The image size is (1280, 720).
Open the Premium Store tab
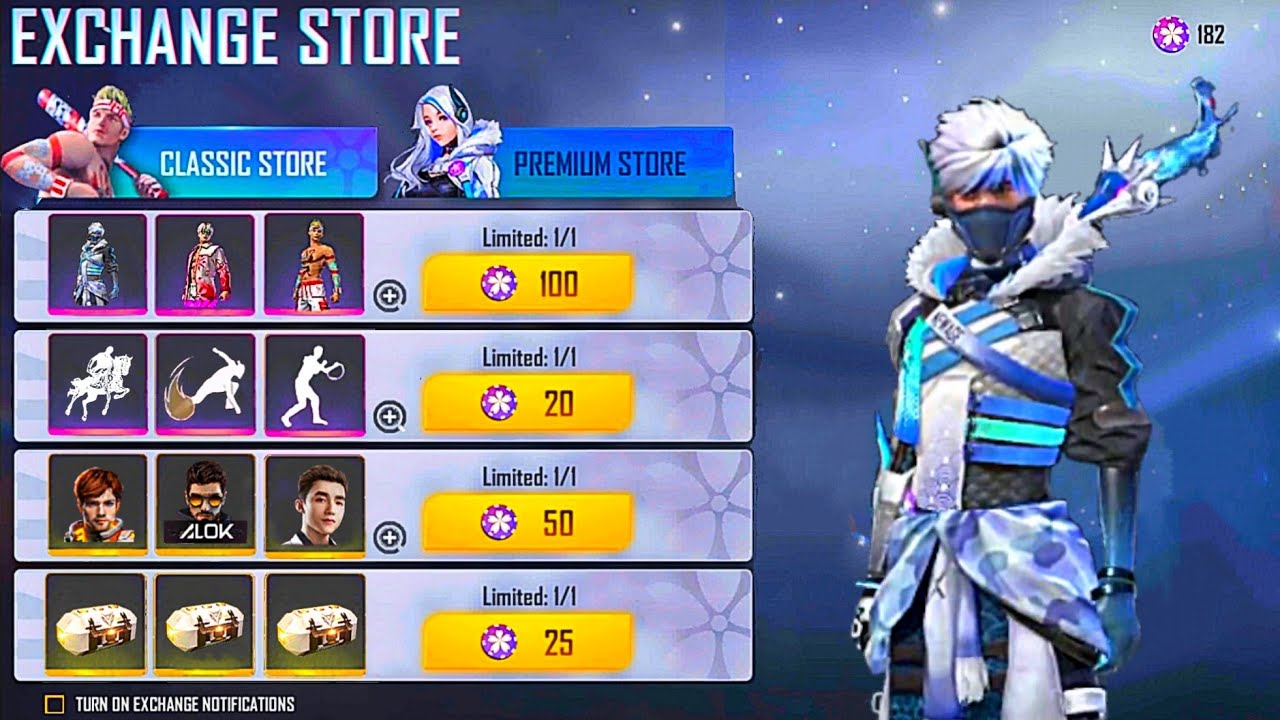click(x=599, y=164)
